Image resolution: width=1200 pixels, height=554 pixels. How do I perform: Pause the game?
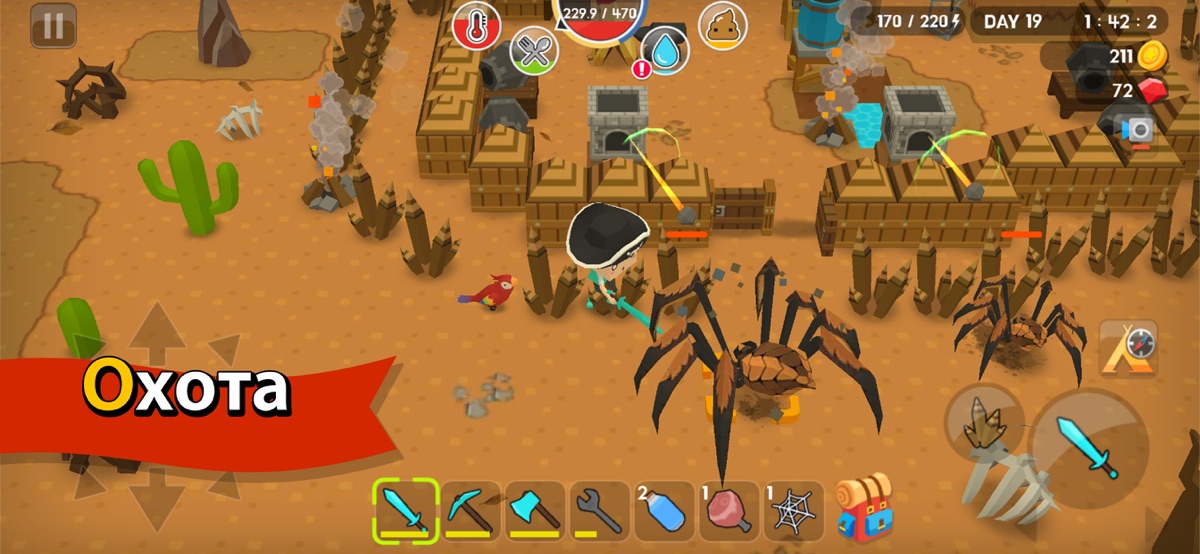click(x=53, y=26)
